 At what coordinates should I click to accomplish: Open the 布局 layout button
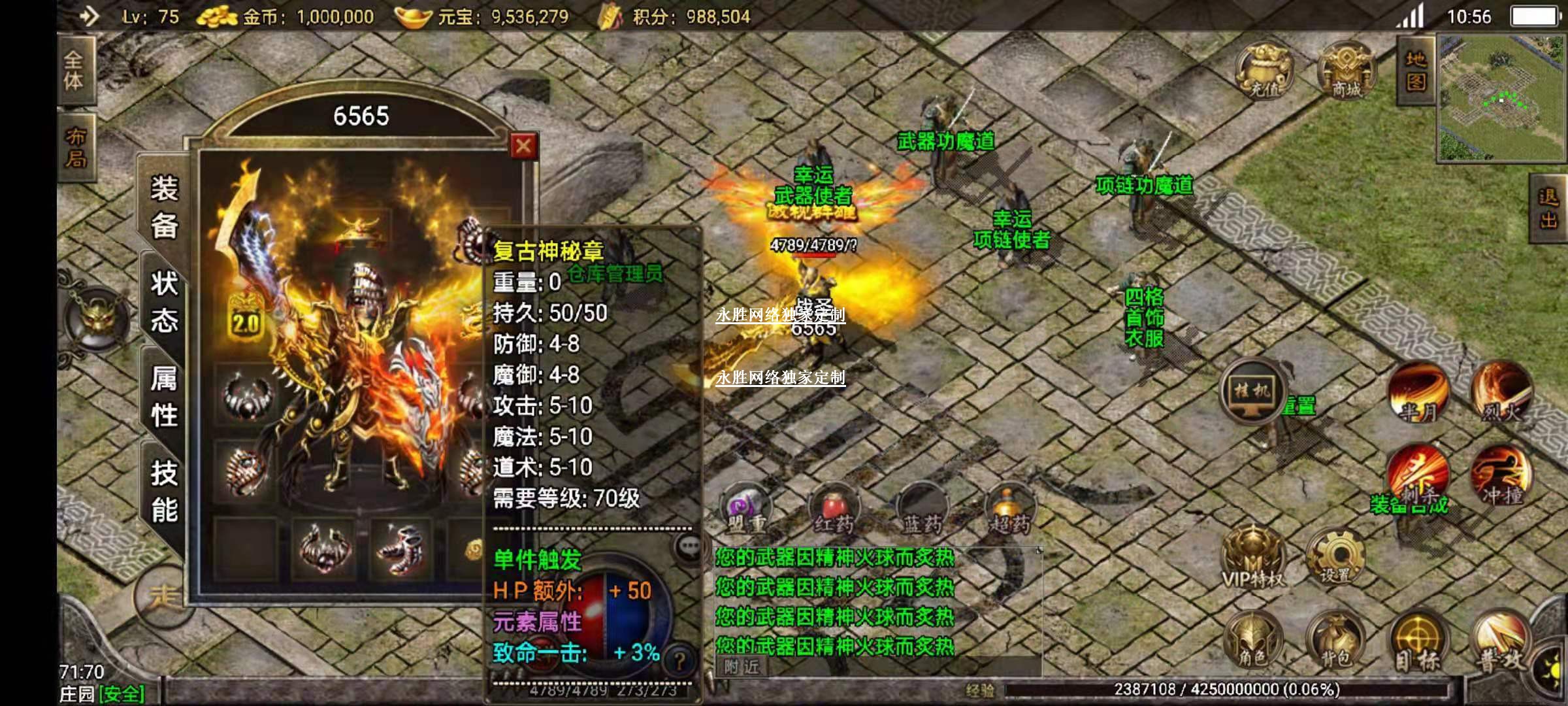click(x=75, y=147)
